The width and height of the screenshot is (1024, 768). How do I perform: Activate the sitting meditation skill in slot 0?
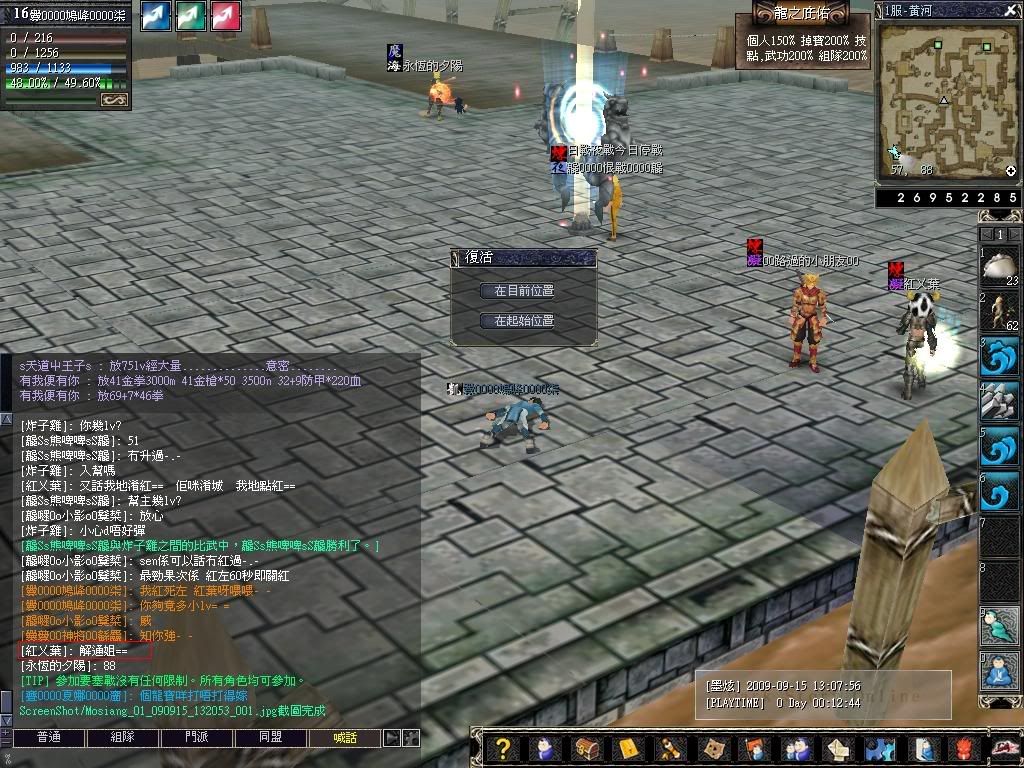999,671
